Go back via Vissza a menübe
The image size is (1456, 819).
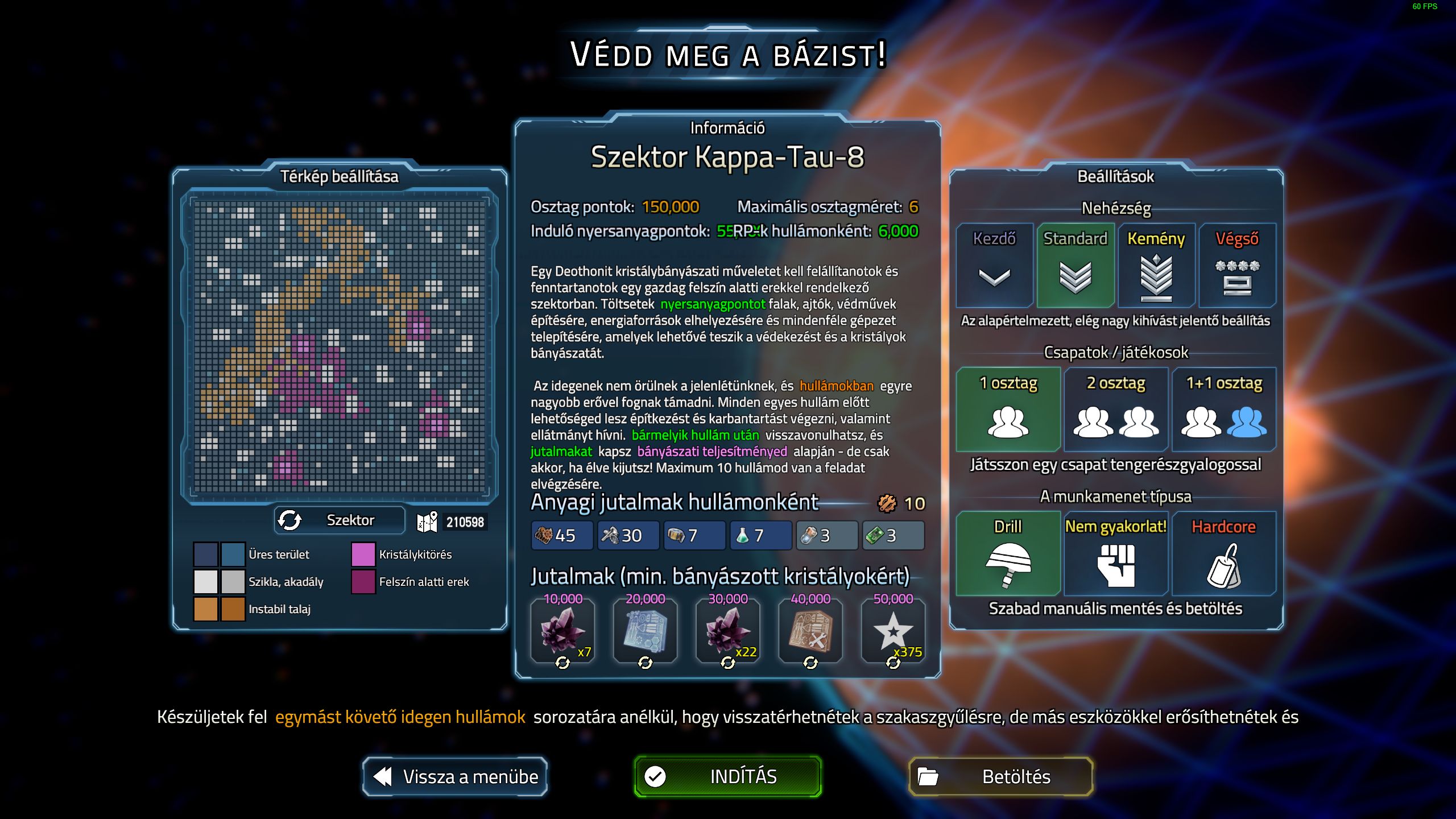pos(455,776)
